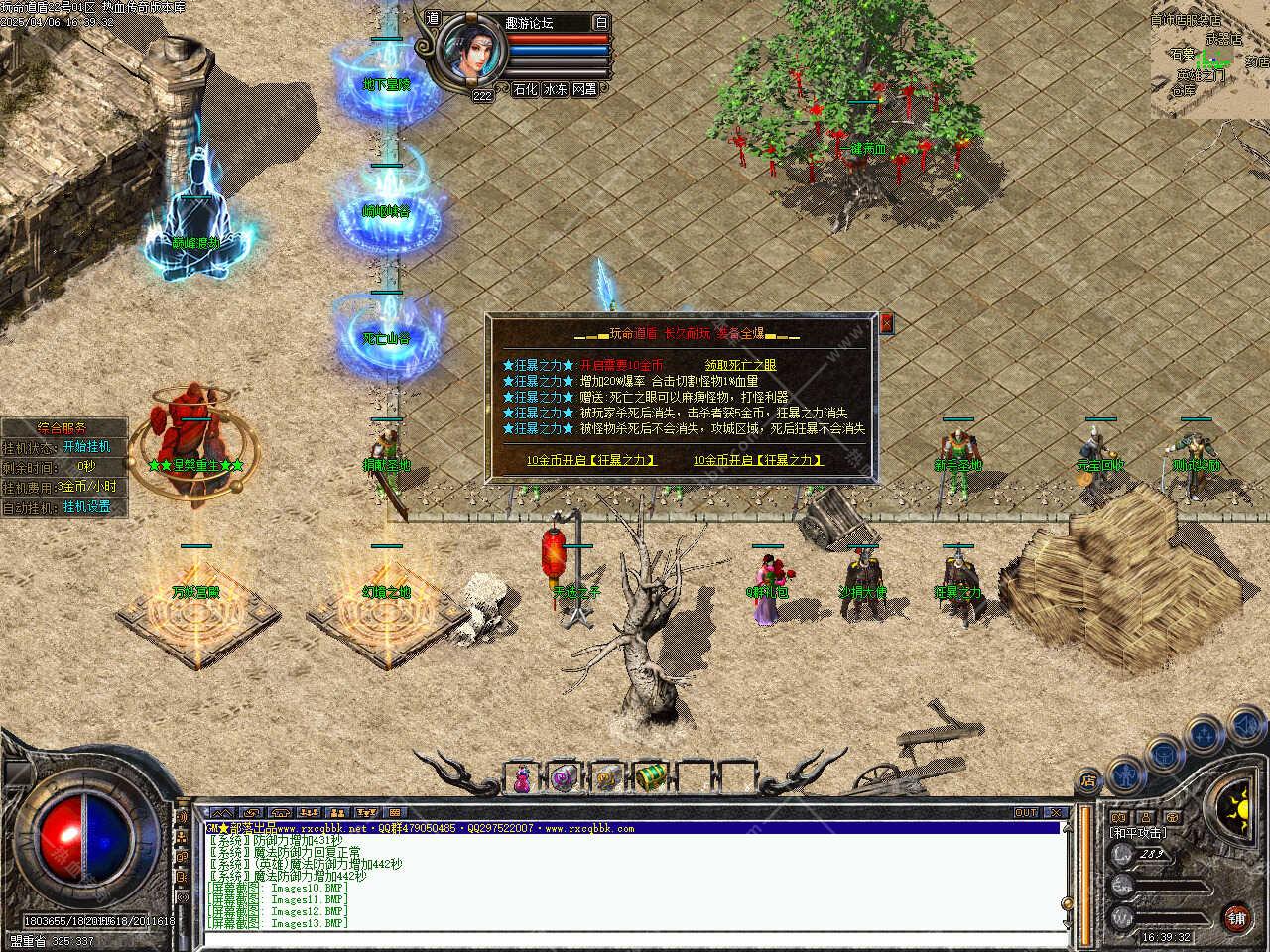Close the chat panel with X button
The width and height of the screenshot is (1270, 952).
click(x=1056, y=812)
